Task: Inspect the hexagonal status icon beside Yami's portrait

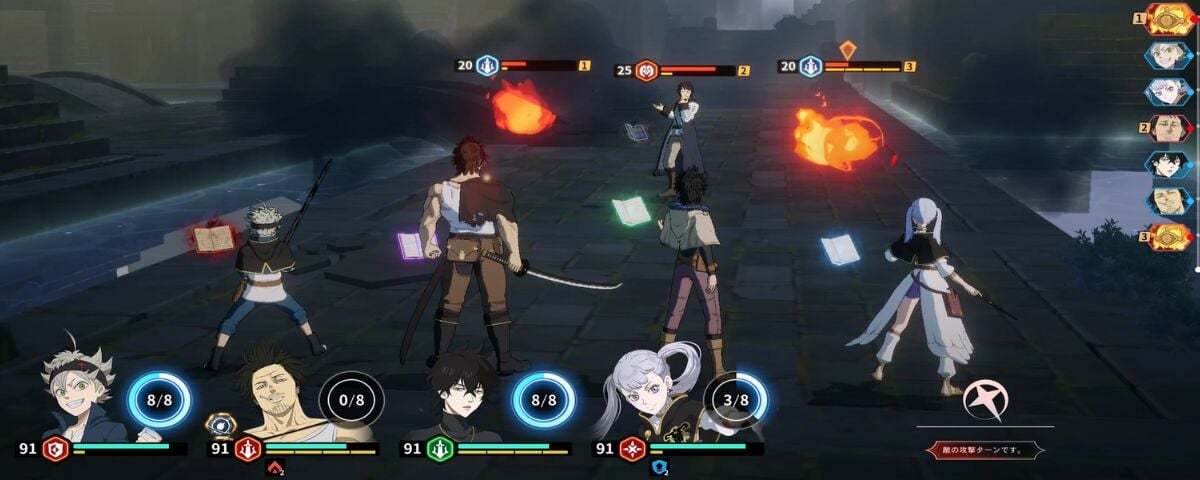Action: (x=220, y=424)
